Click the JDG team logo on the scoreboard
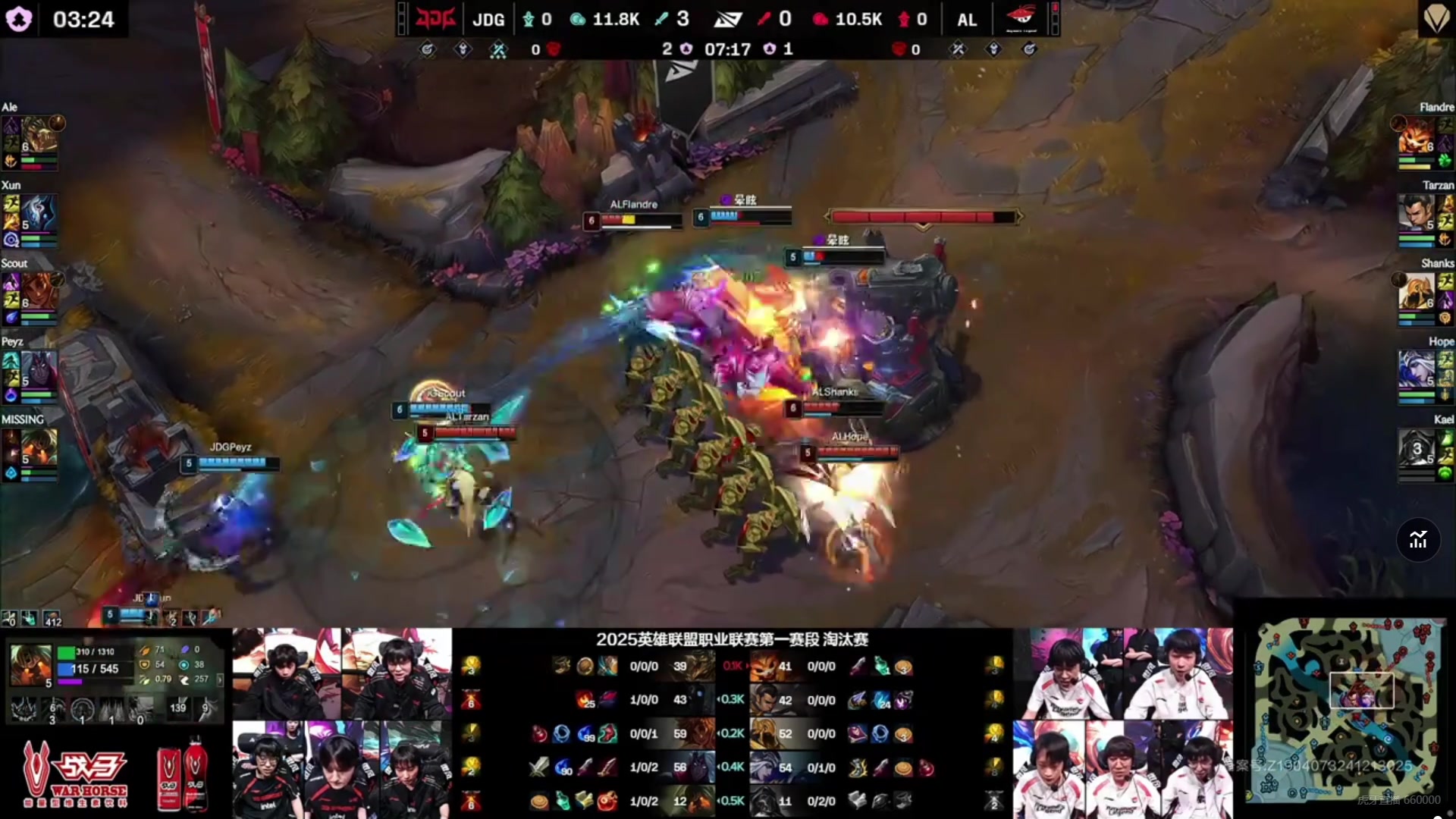Screen dimensions: 1456x819 coord(435,19)
